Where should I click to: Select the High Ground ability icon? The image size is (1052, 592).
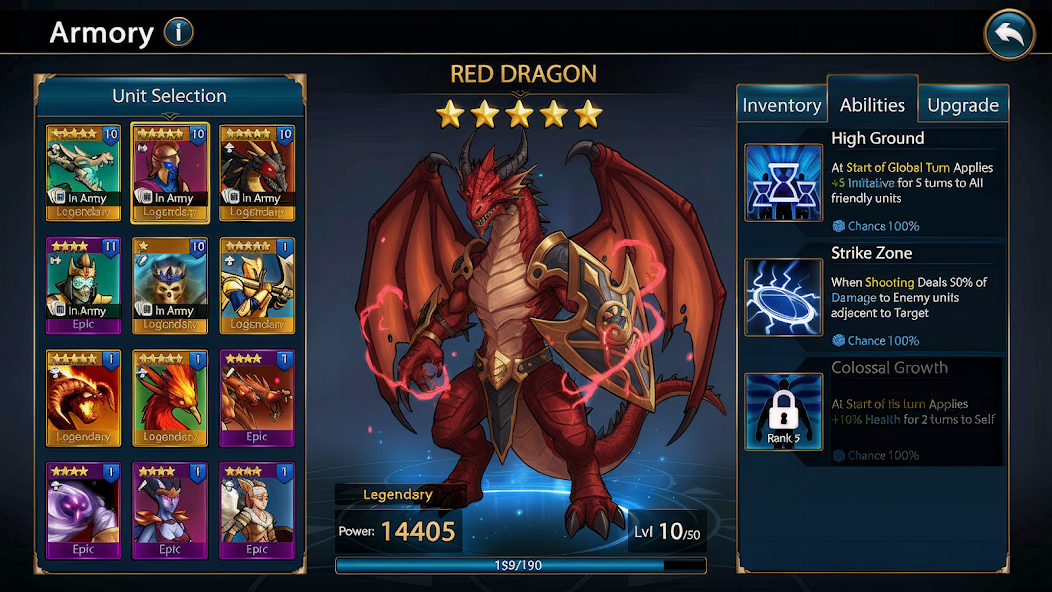(x=783, y=182)
